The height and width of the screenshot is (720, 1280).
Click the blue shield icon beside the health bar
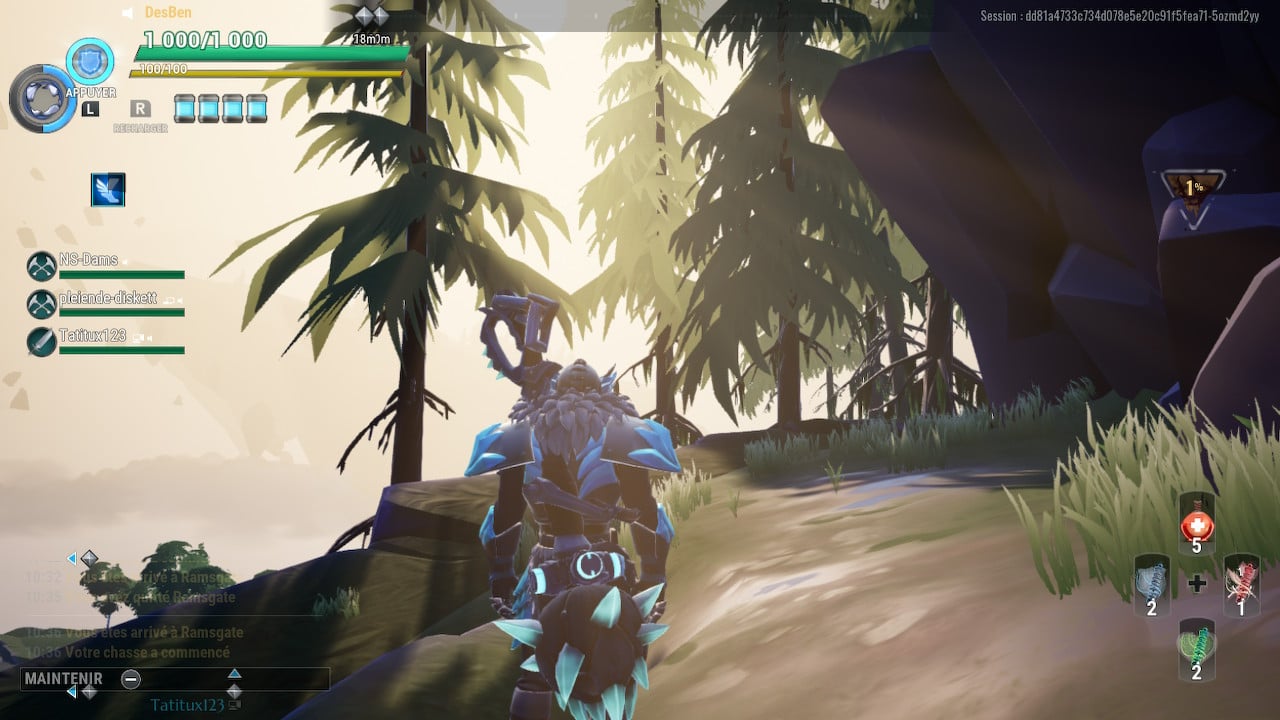(x=90, y=60)
